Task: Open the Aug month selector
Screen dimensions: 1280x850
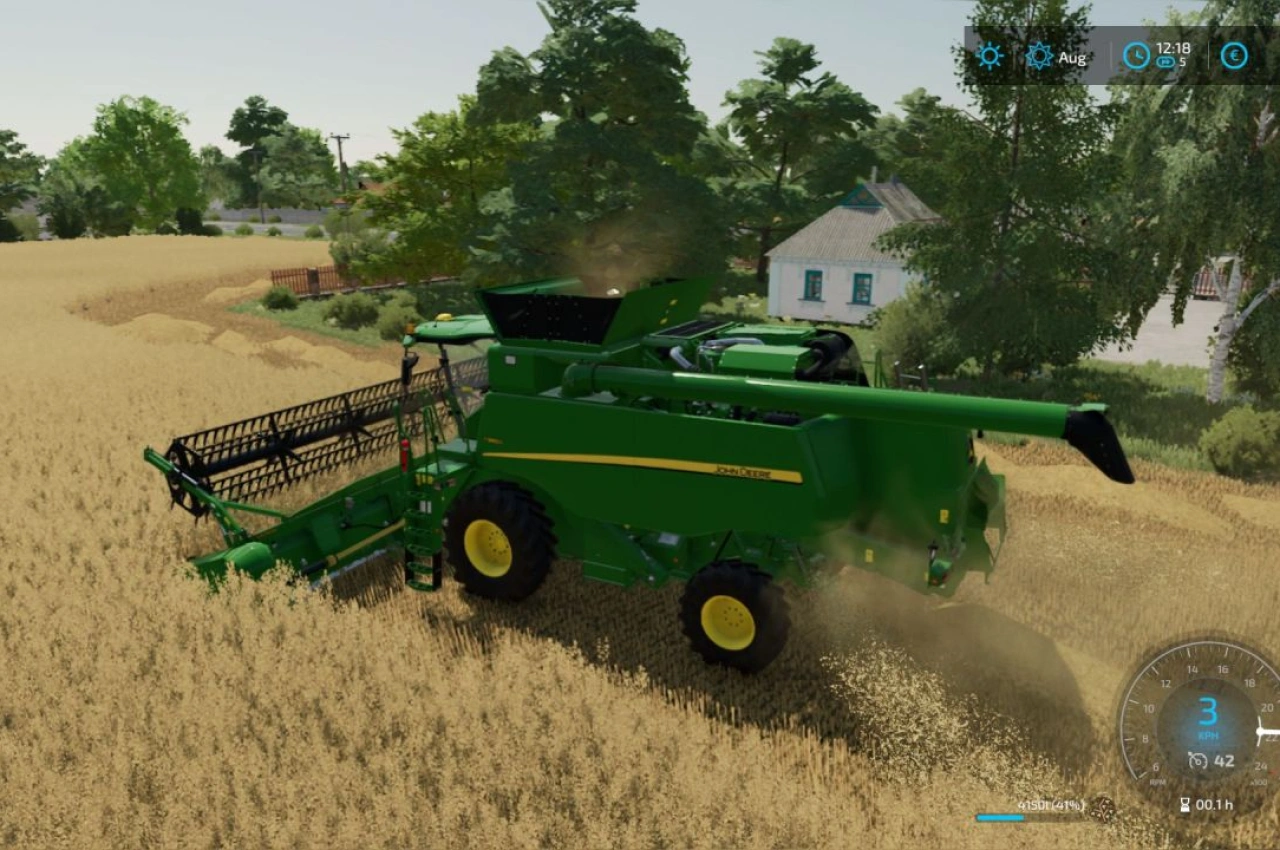Action: click(x=1072, y=58)
